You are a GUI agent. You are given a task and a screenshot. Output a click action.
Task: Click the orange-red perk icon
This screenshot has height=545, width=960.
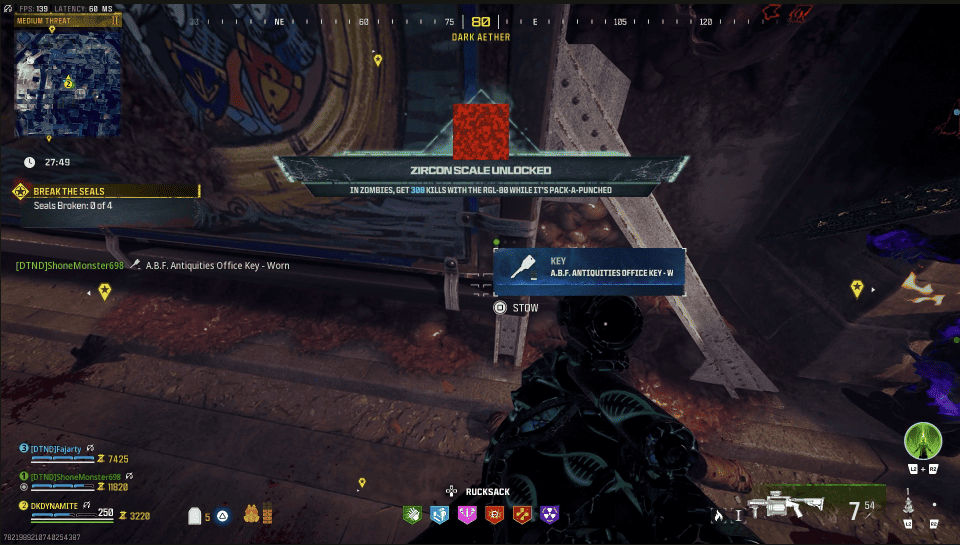click(x=521, y=514)
